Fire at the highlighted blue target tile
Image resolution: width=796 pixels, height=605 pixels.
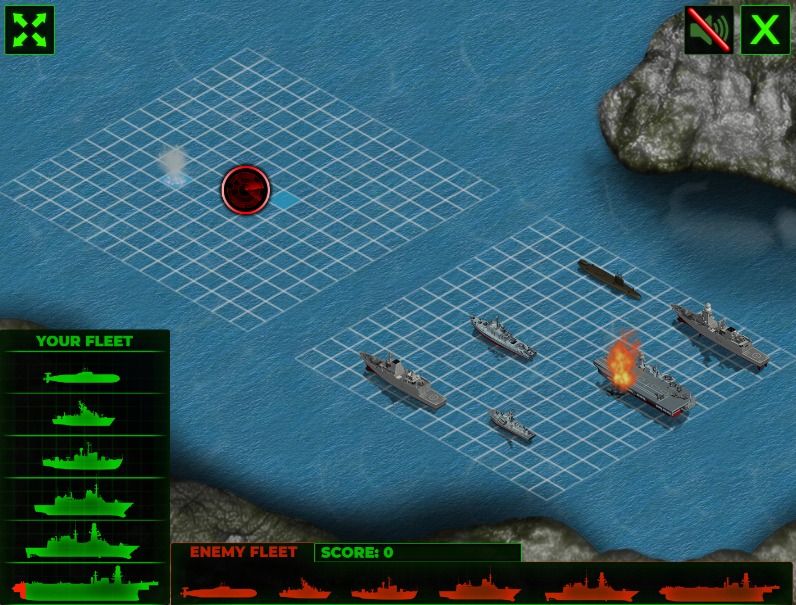coord(285,200)
